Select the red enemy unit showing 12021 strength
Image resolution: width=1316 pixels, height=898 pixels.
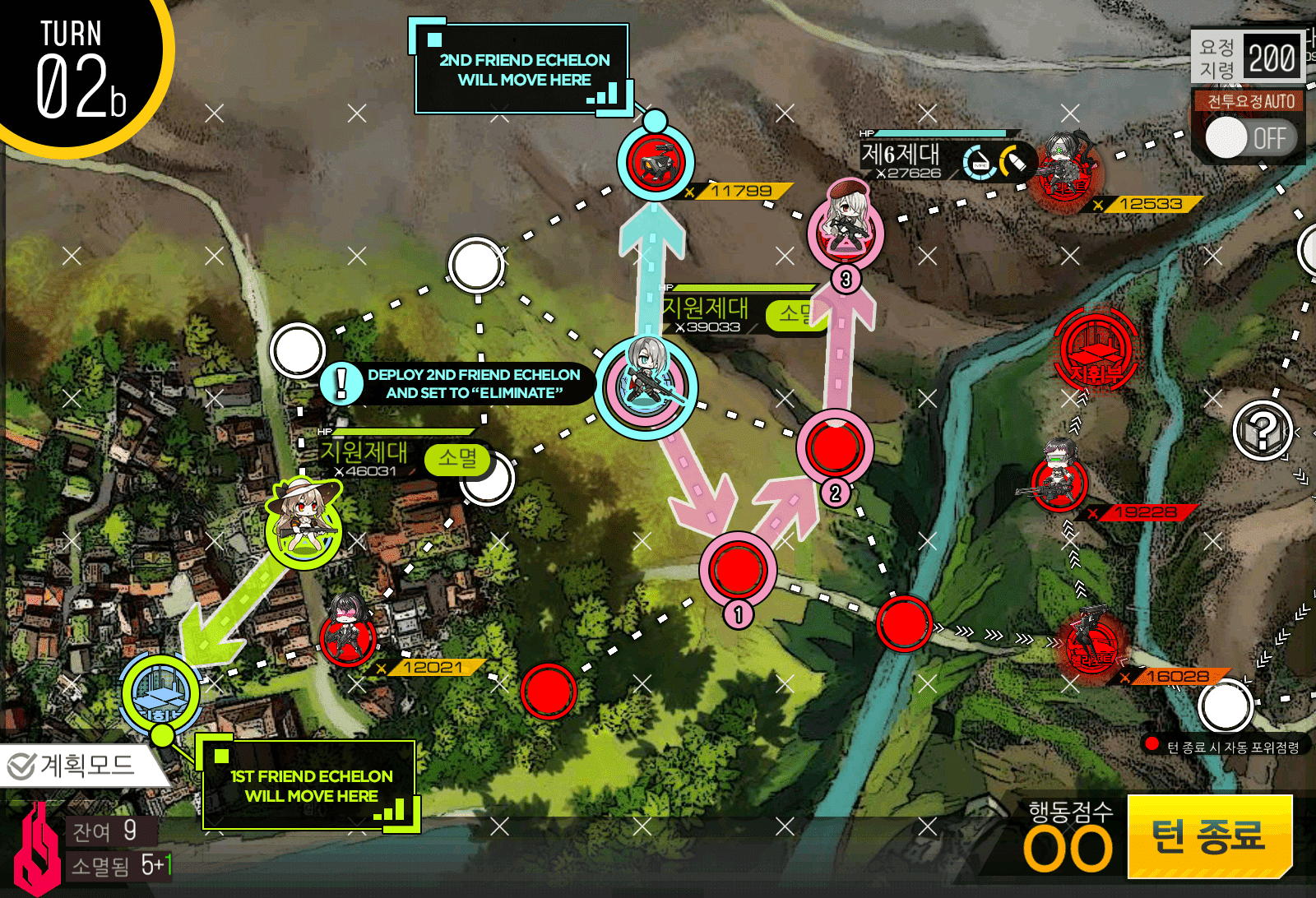pyautogui.click(x=345, y=633)
